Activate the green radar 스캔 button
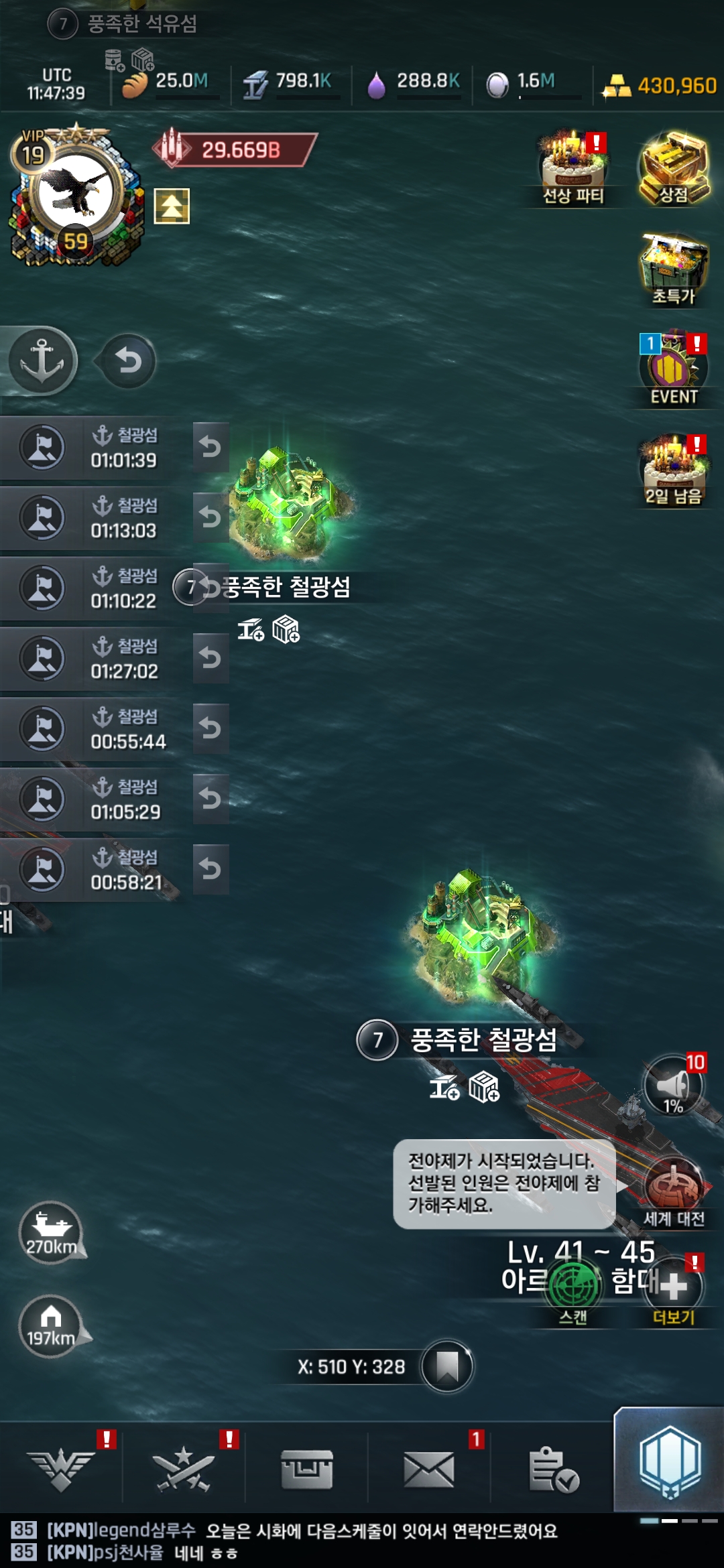Viewport: 724px width, 1568px height. click(573, 1287)
